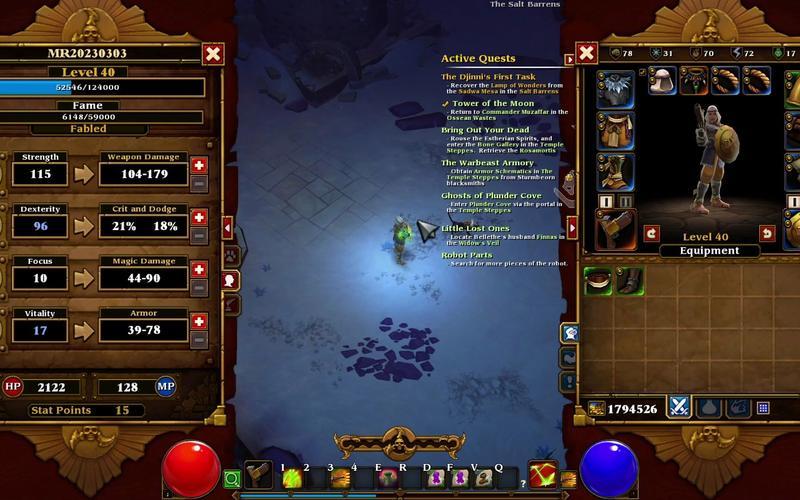This screenshot has height=500, width=800.
Task: Select the Tower of the Moon quest
Action: click(493, 103)
